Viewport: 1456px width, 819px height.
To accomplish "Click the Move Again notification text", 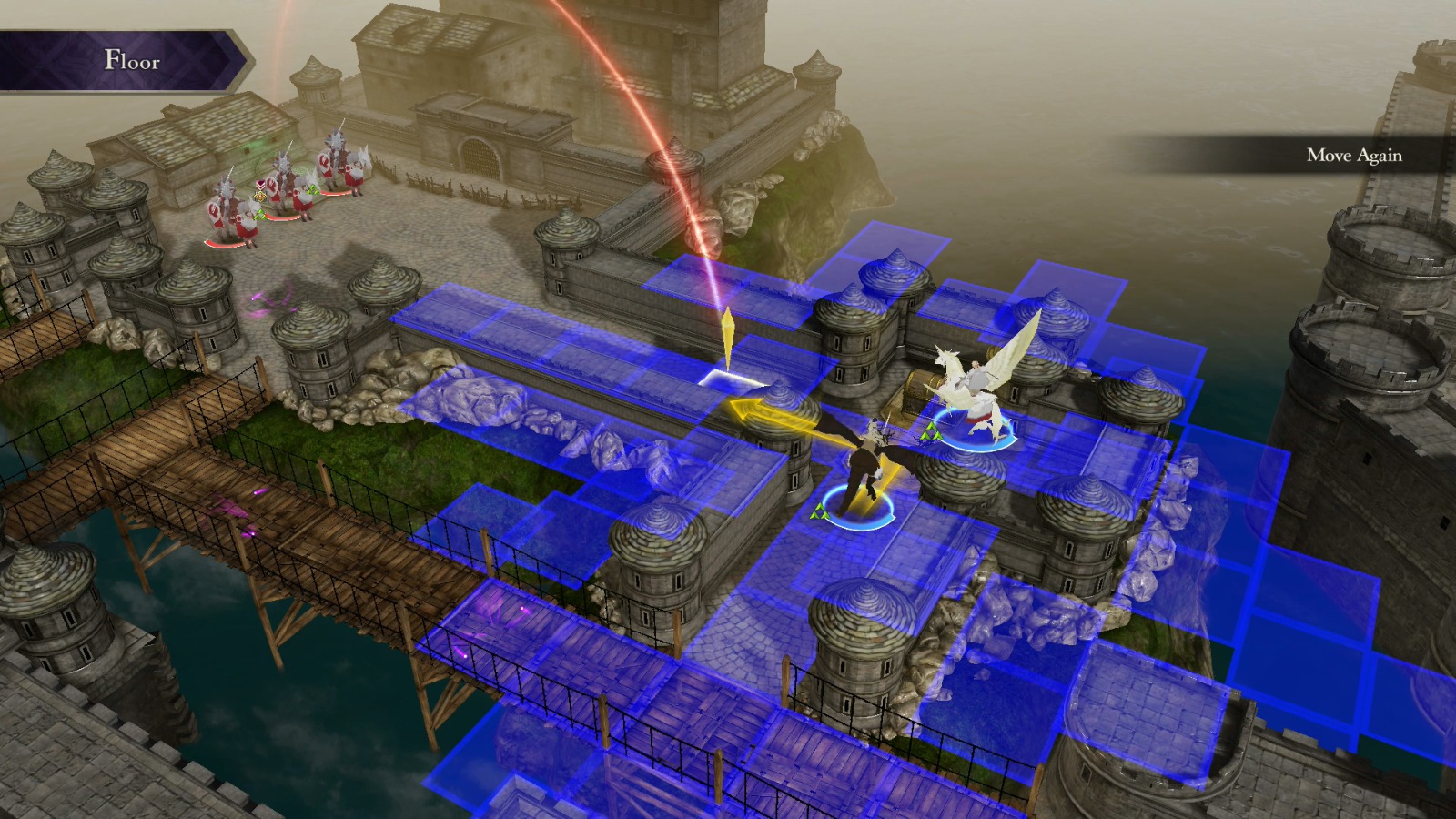I will pyautogui.click(x=1356, y=157).
